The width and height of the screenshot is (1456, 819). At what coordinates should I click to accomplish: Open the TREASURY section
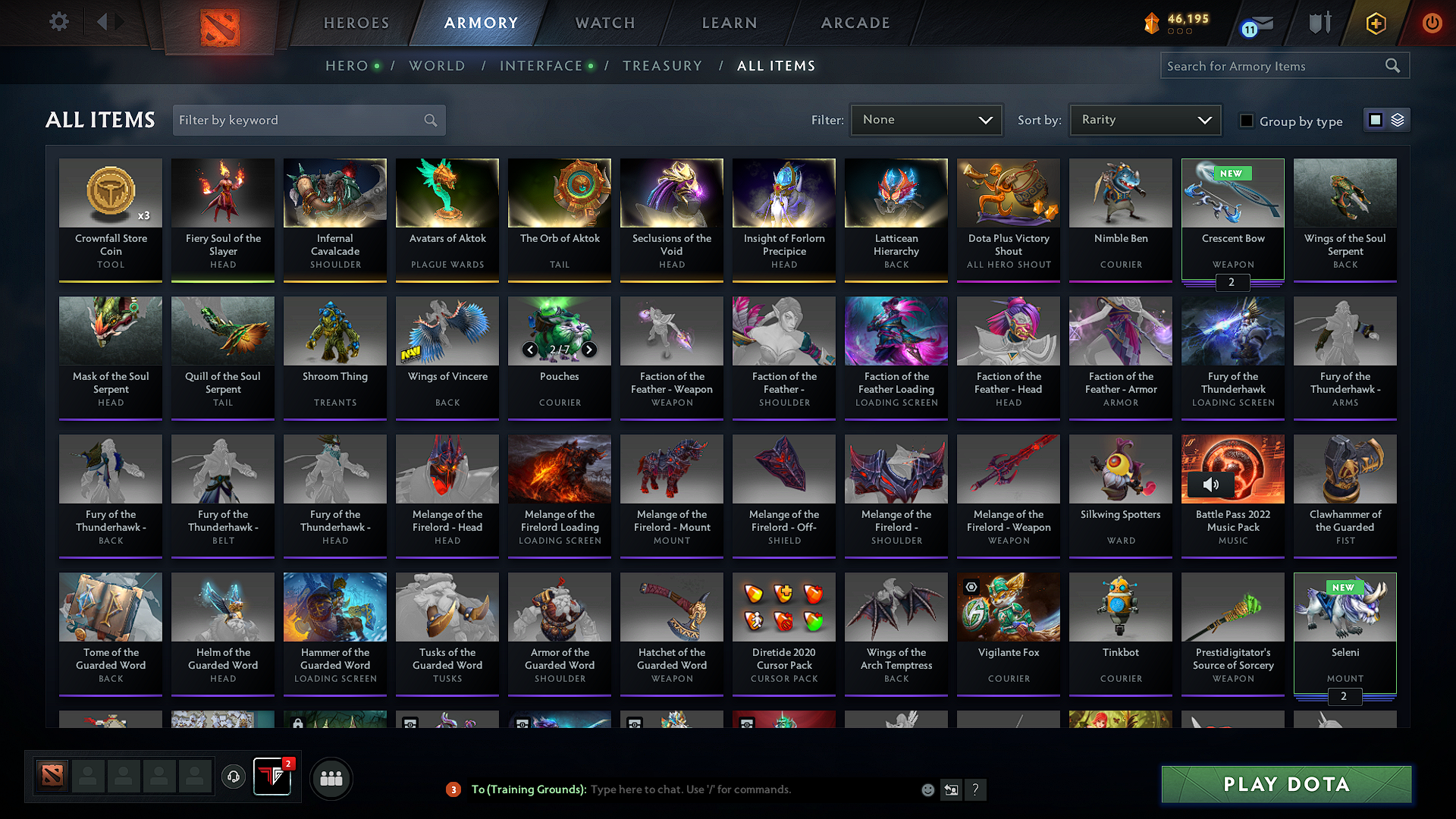point(662,66)
